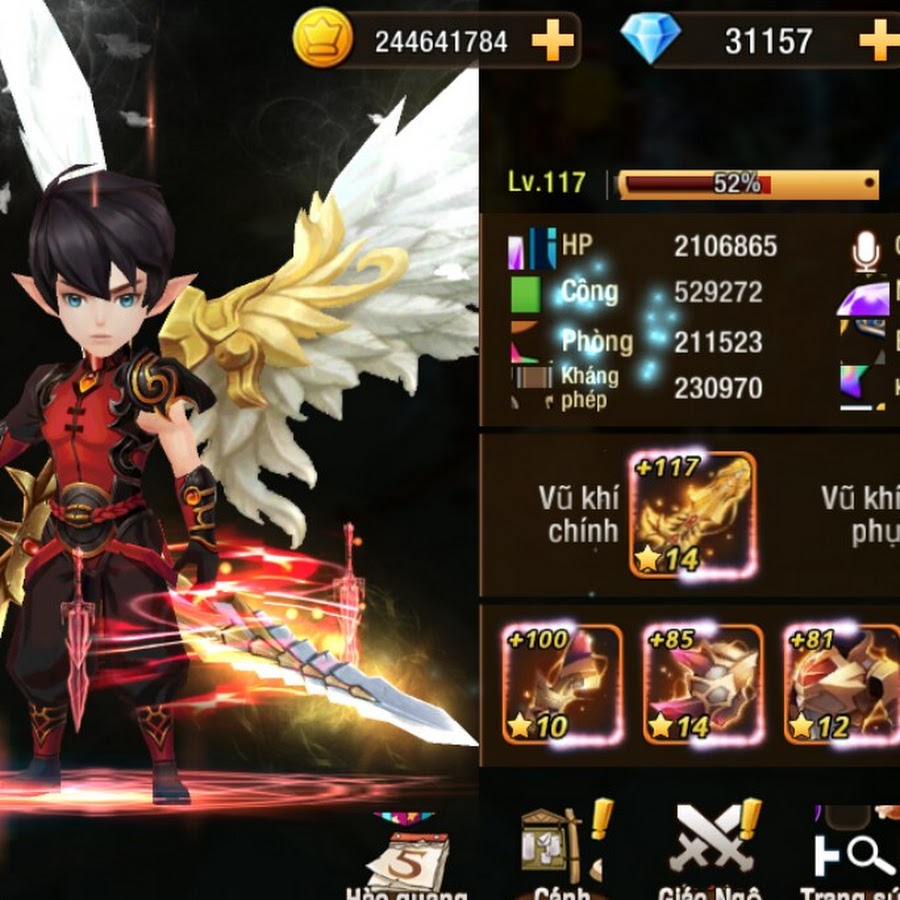Select the main weapon slot with +117
The image size is (900, 900).
coord(692,515)
